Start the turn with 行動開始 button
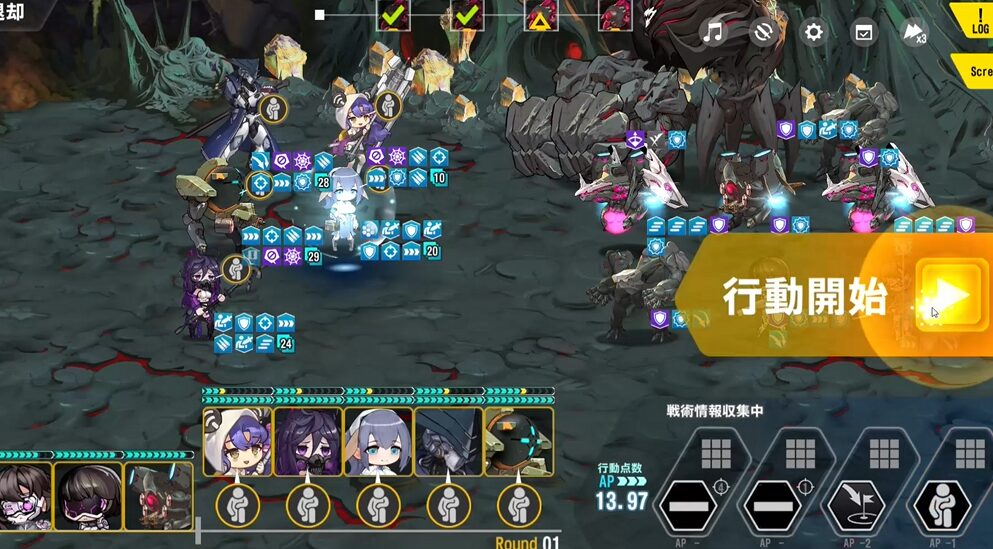This screenshot has height=549, width=993. 944,295
